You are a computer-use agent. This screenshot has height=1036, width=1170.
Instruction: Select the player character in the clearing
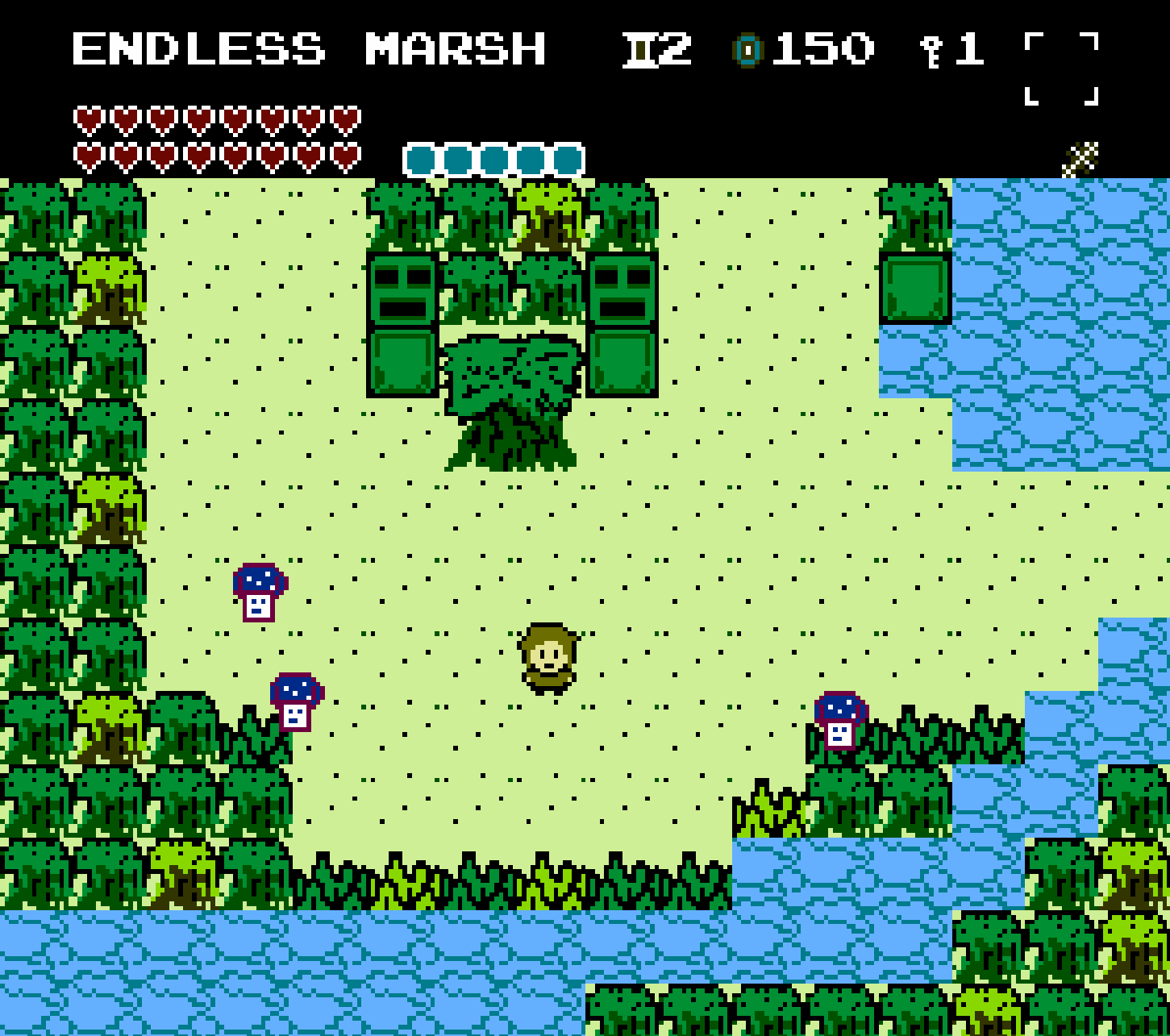click(x=548, y=661)
